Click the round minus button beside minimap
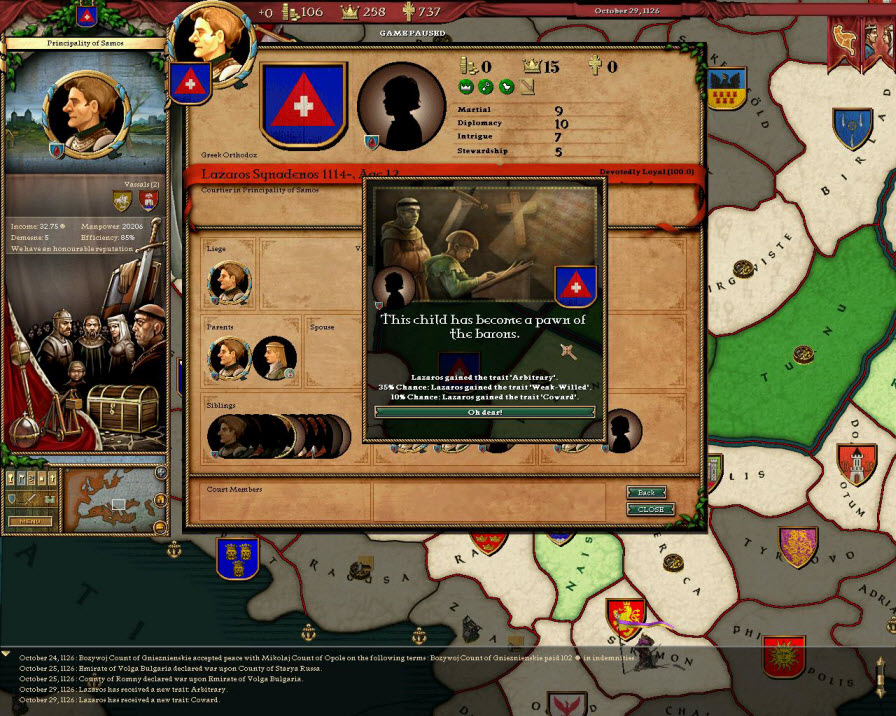The height and width of the screenshot is (716, 896). coord(161,527)
